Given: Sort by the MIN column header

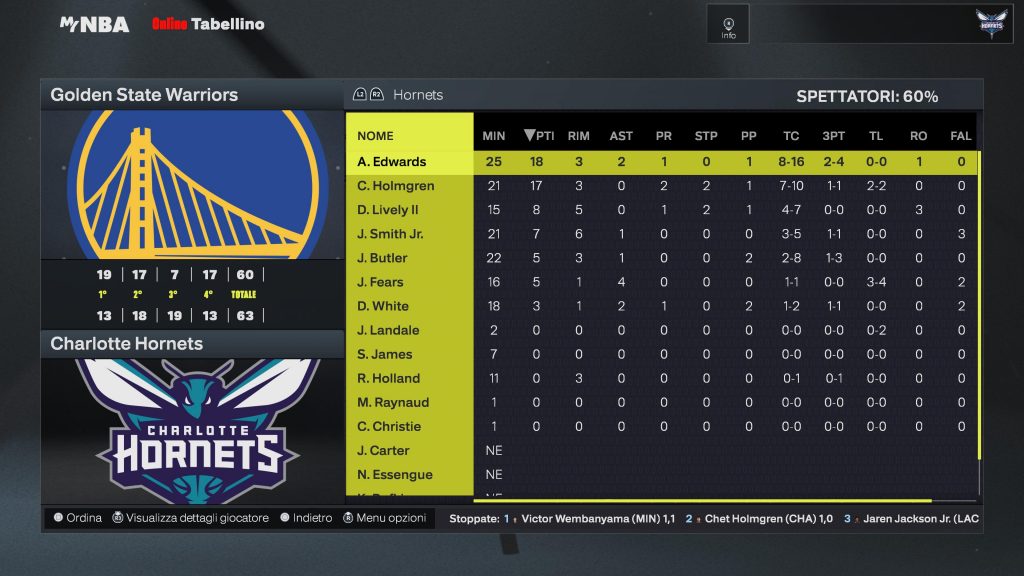Looking at the screenshot, I should pos(494,136).
